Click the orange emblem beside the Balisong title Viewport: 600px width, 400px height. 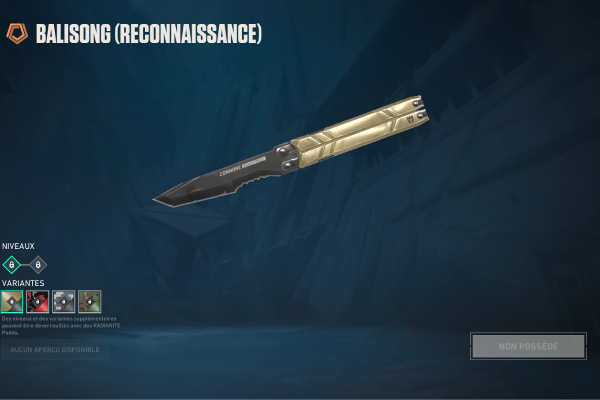pos(16,34)
